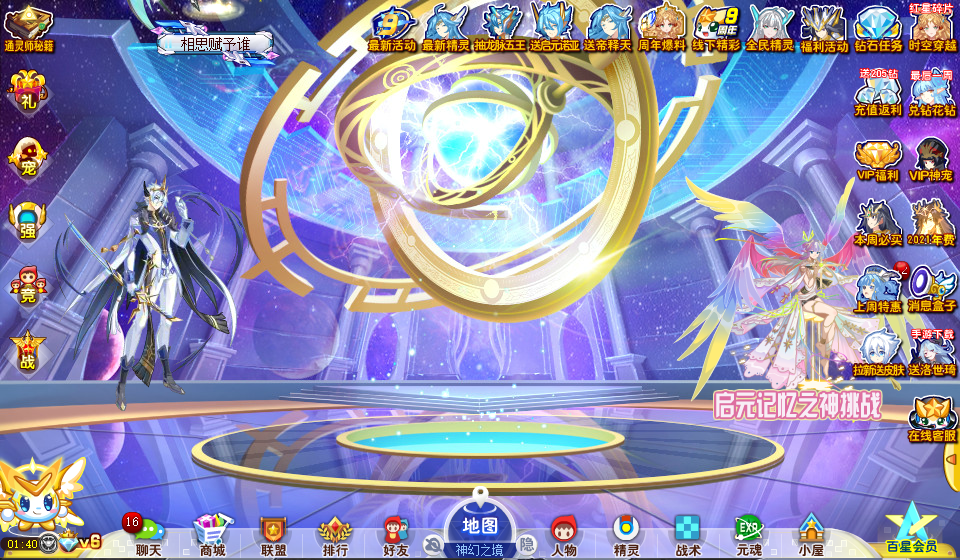Open the 元魂 EXP menu

point(748,535)
